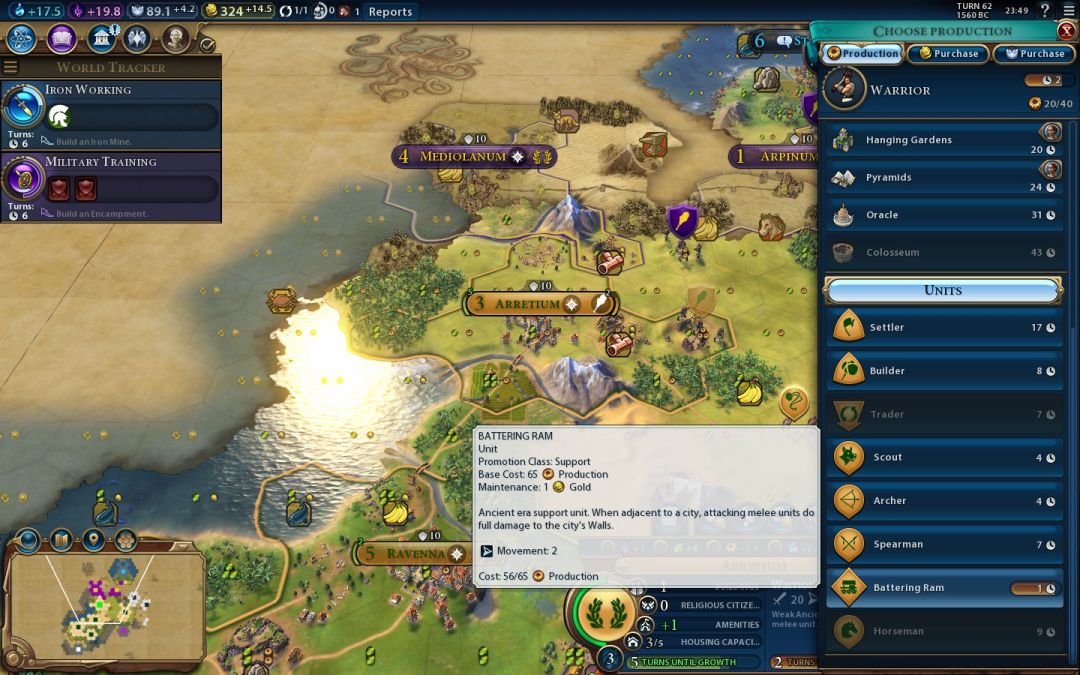The width and height of the screenshot is (1080, 675).
Task: Collapse the Units section header
Action: 943,291
